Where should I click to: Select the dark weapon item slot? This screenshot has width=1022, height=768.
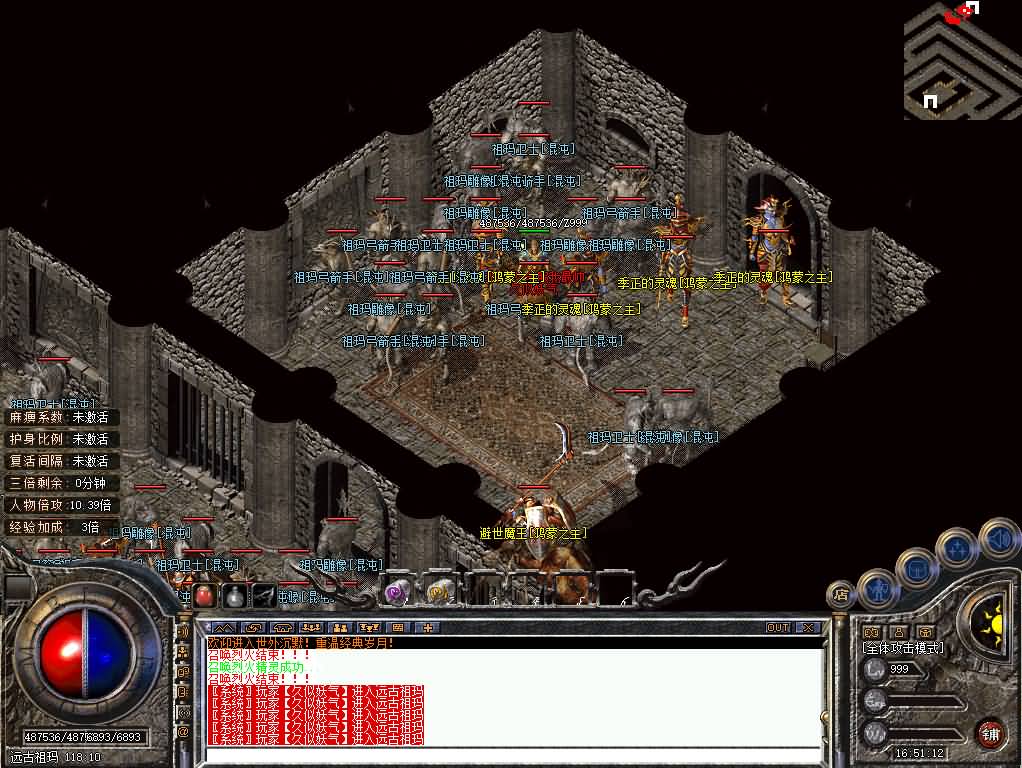tap(264, 596)
